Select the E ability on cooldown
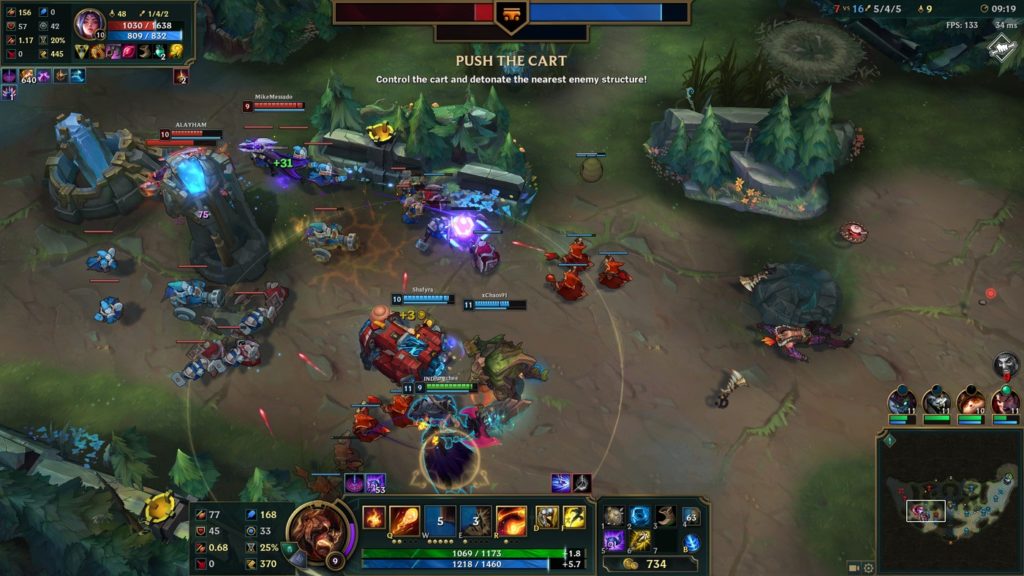This screenshot has height=576, width=1024. click(x=476, y=519)
